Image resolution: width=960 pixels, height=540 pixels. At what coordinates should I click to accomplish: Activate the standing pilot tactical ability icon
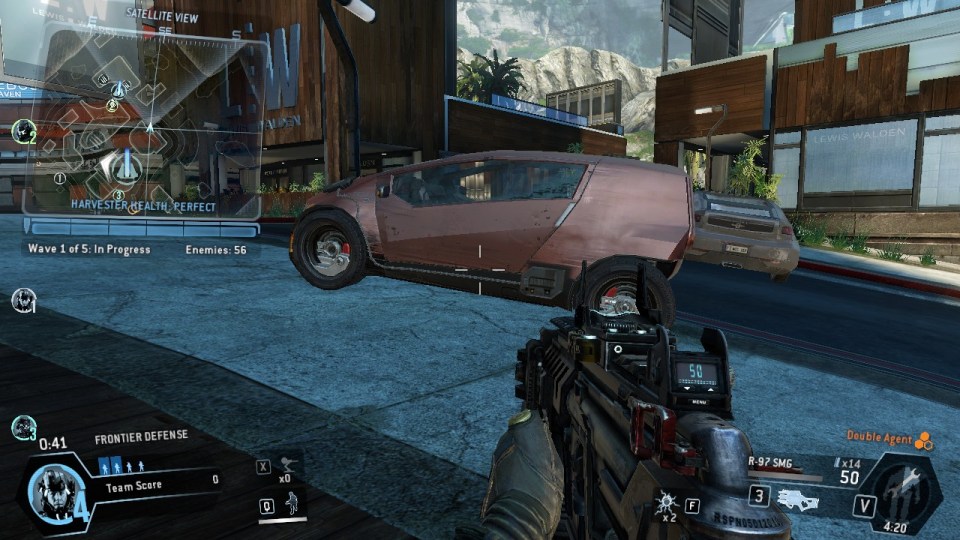point(294,504)
